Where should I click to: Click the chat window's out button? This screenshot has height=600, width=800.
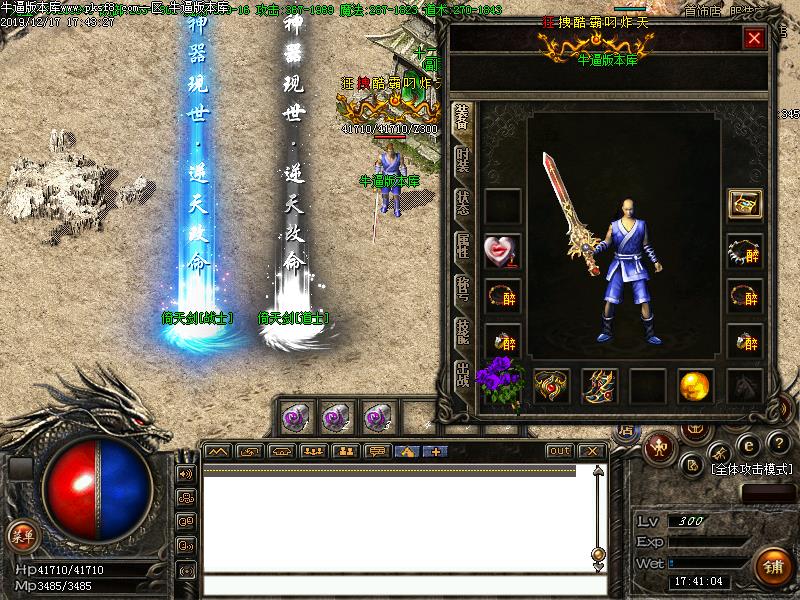pos(560,451)
